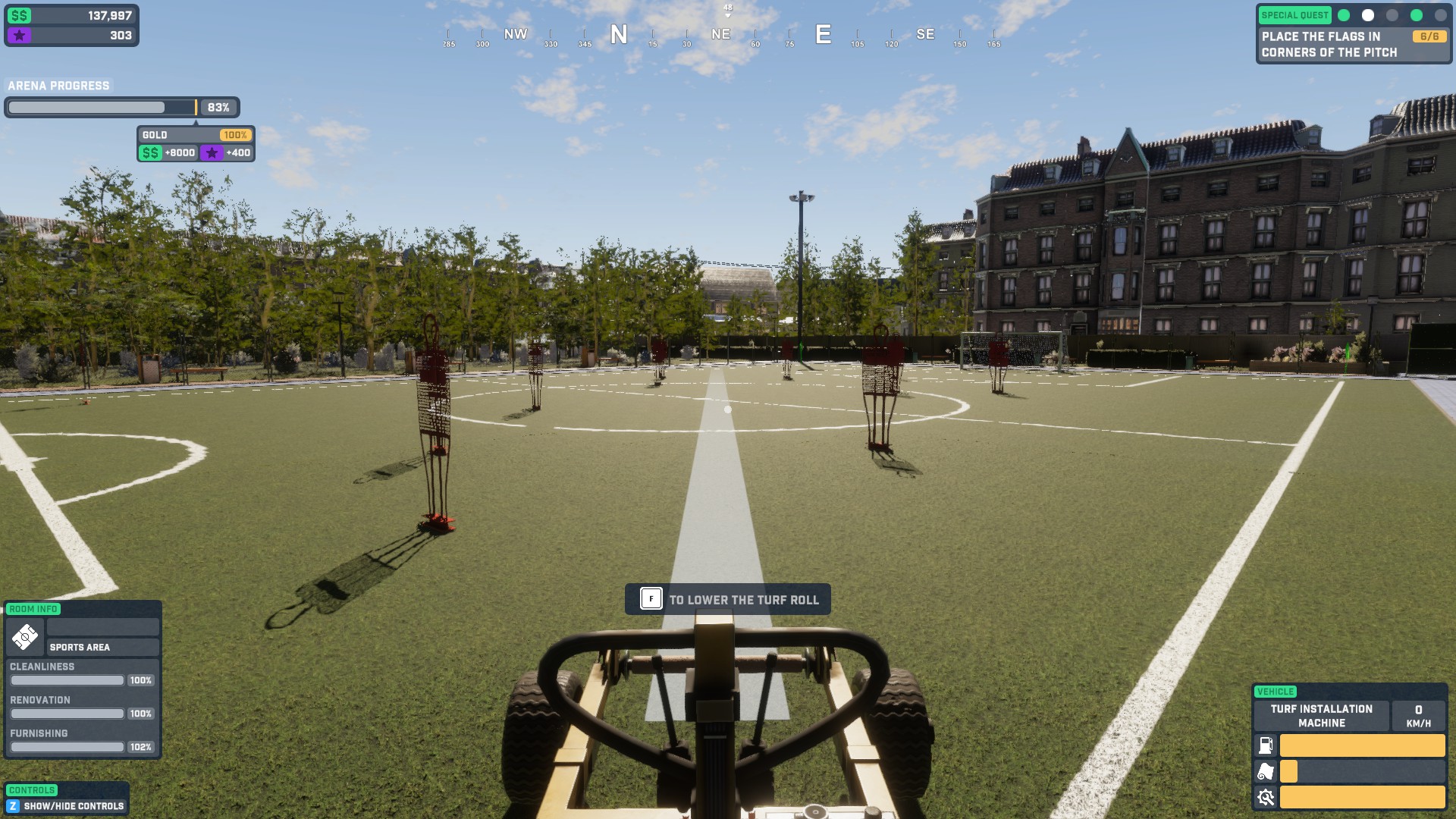Toggle the Show/Hide Controls panel
Viewport: 1456px width, 819px height.
point(65,806)
